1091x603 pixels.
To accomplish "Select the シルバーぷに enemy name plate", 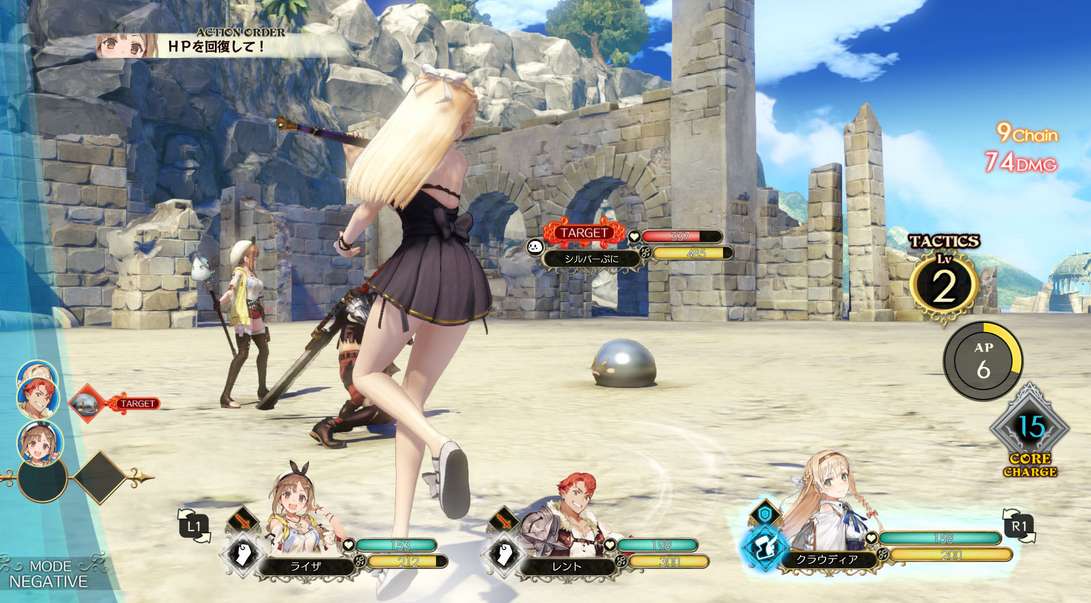I will [592, 257].
